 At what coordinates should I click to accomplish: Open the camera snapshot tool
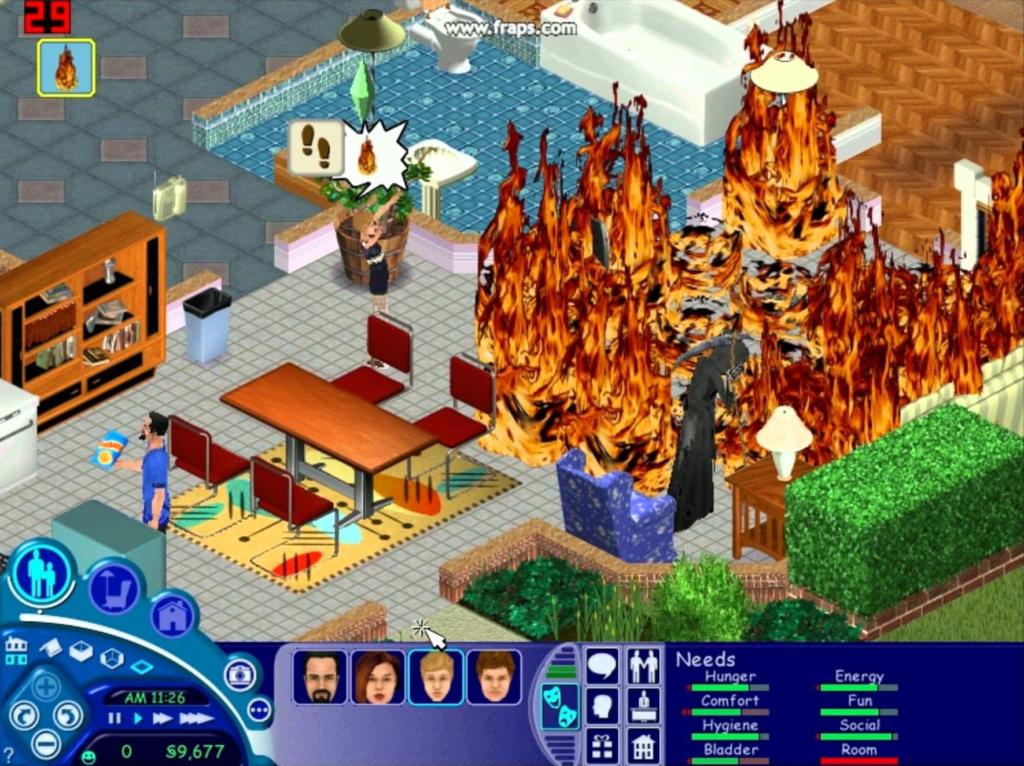click(x=240, y=674)
